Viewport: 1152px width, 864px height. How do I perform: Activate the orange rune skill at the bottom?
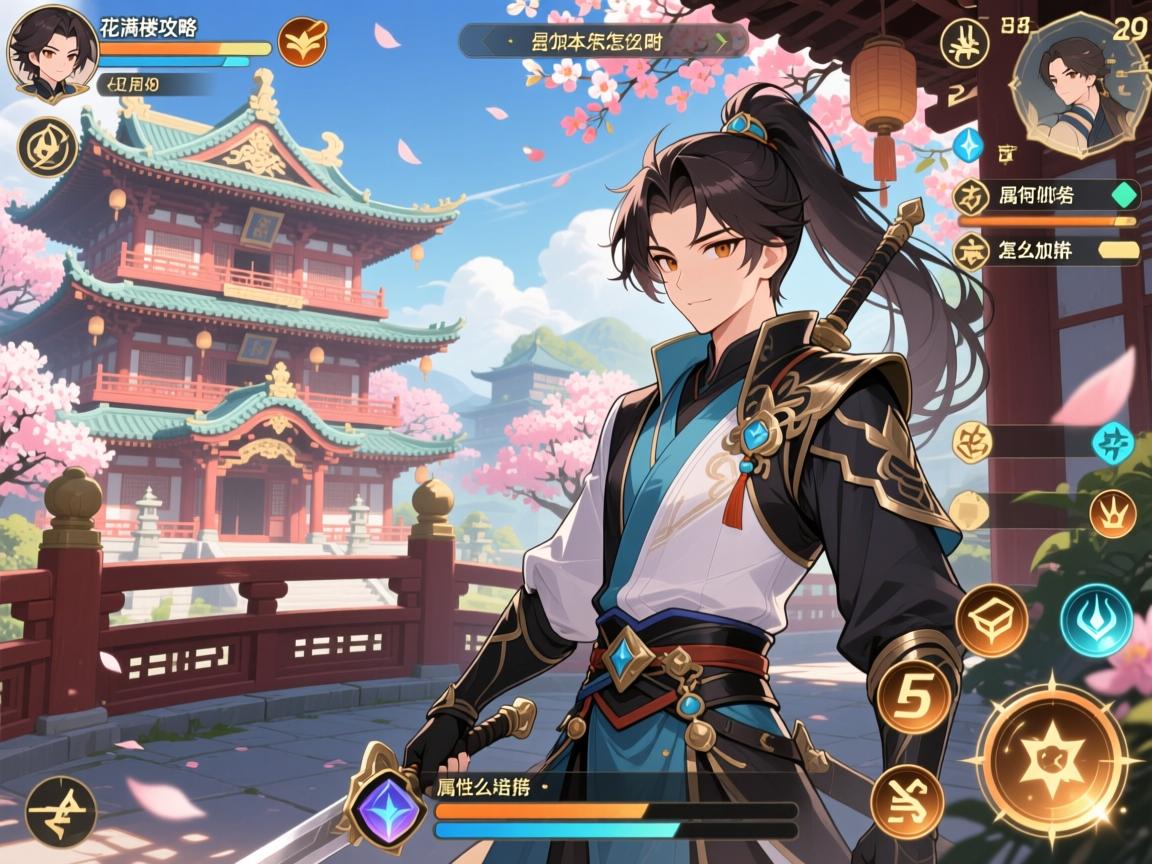(905, 800)
